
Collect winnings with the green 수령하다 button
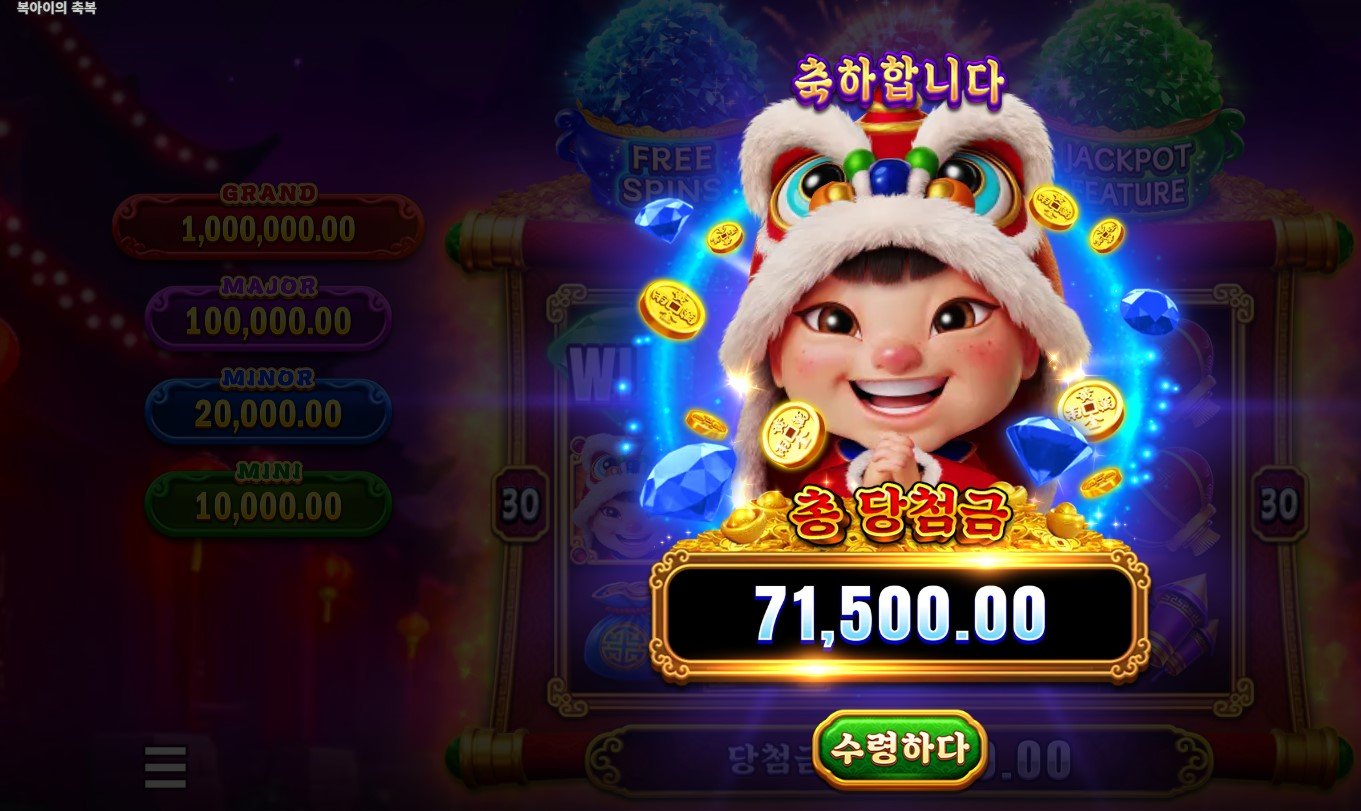898,748
